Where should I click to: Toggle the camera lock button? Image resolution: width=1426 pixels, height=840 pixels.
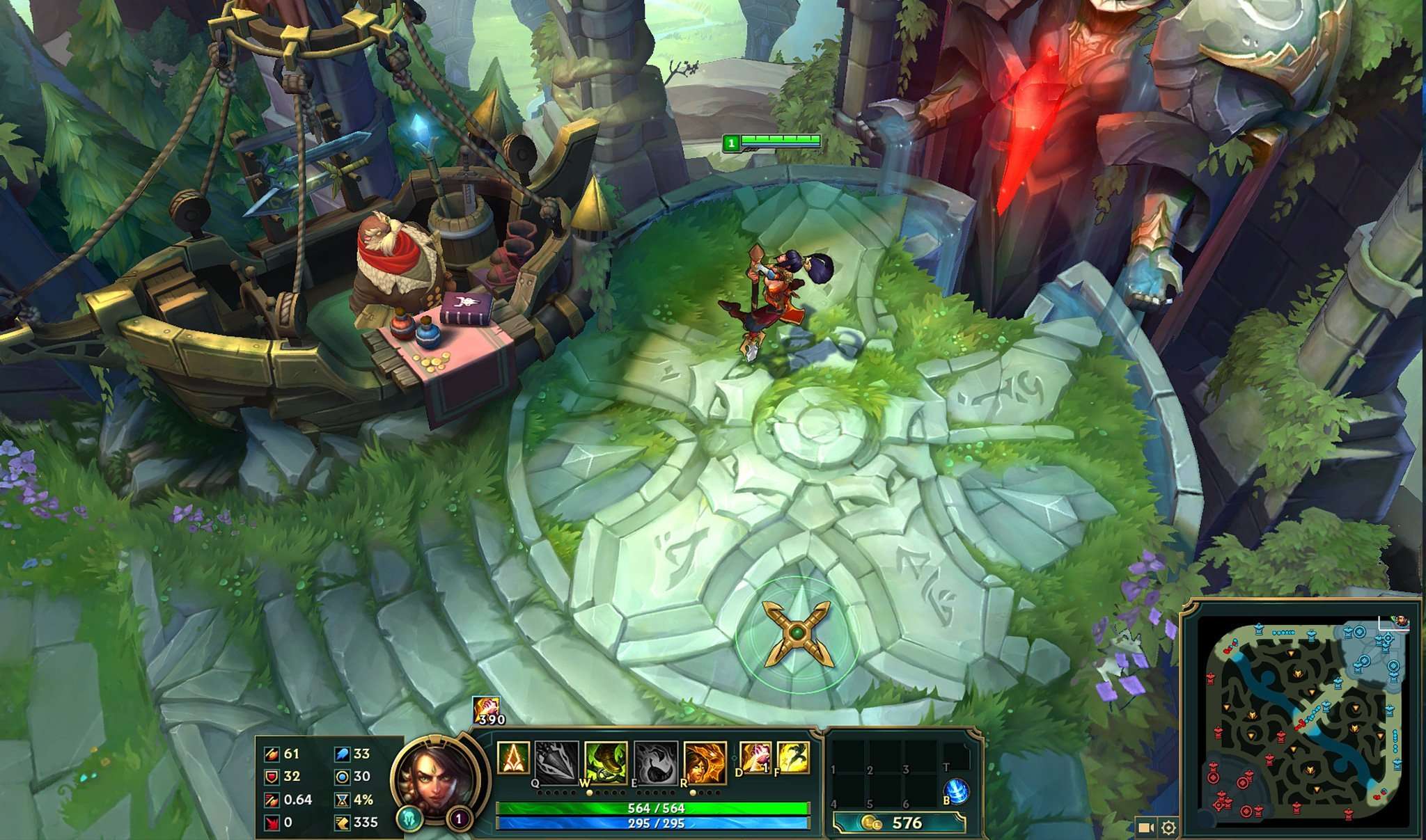point(1145,827)
